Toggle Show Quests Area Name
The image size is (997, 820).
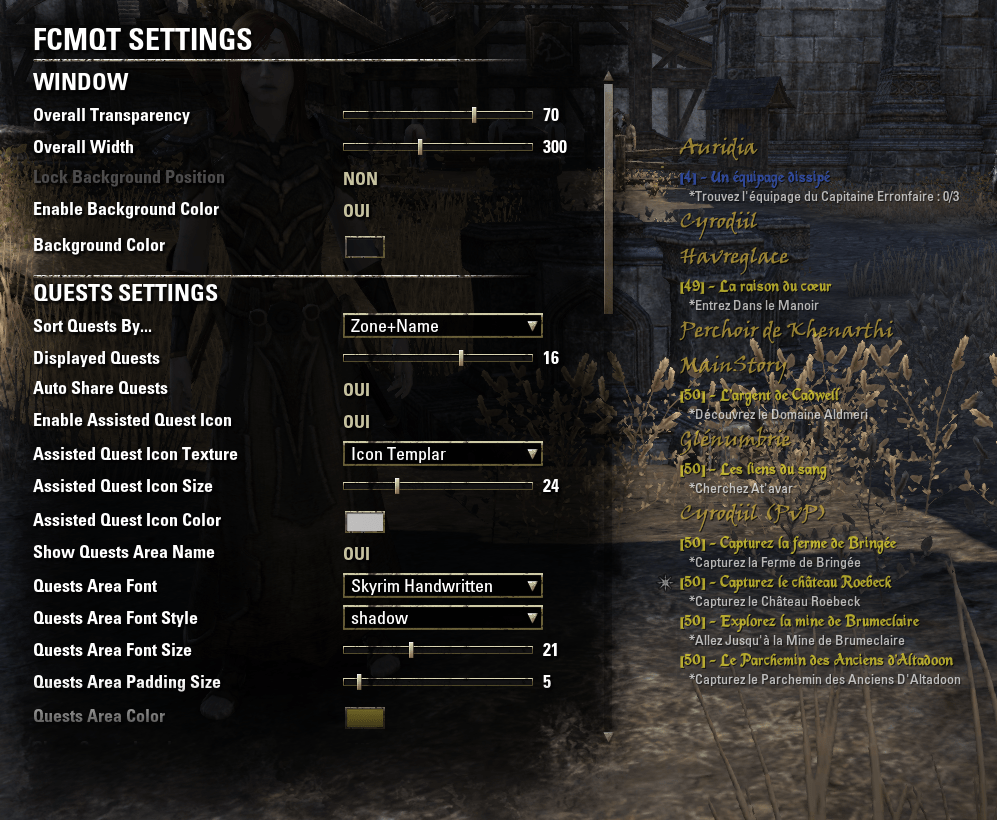(x=357, y=554)
